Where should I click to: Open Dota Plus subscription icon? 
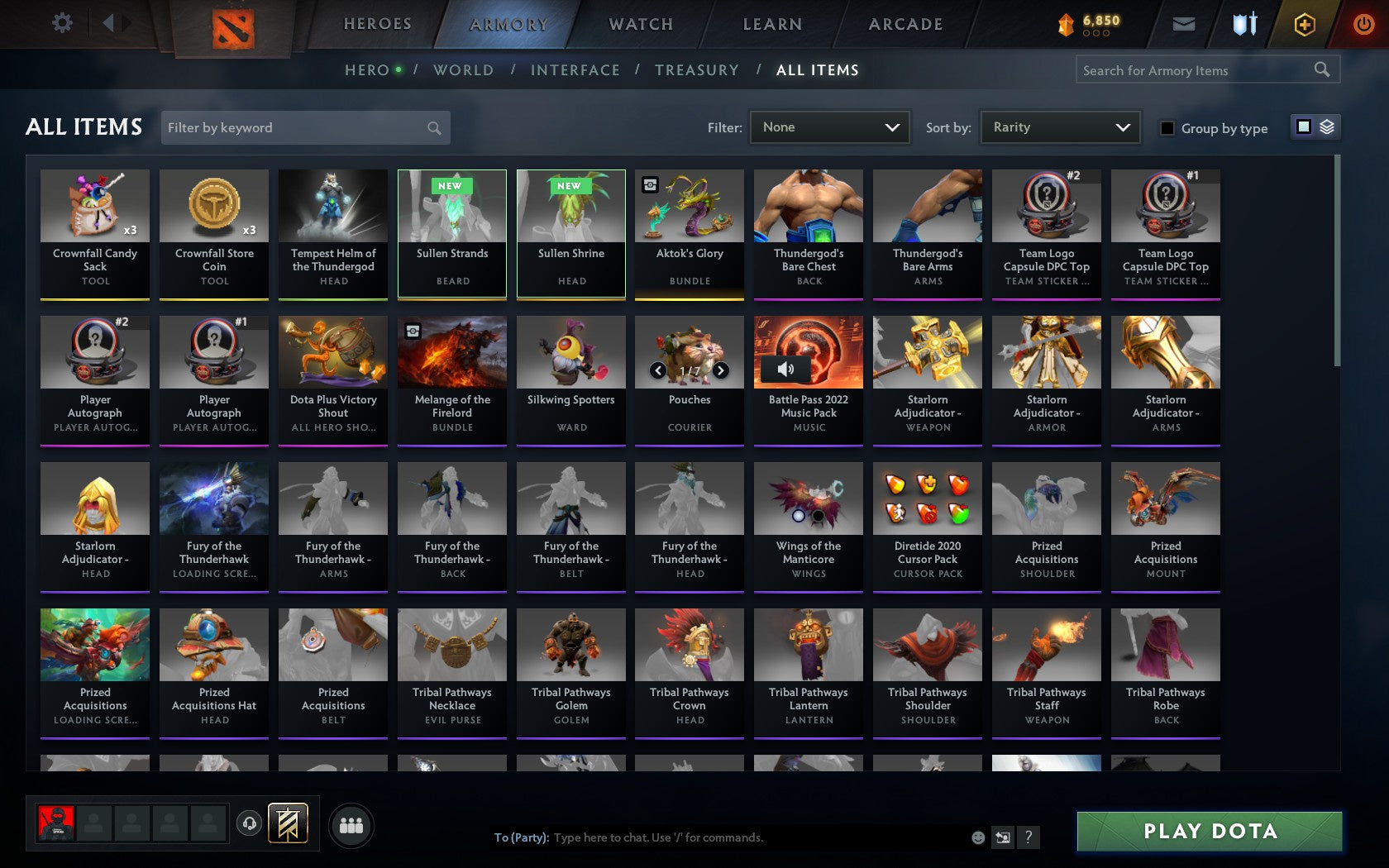[x=1305, y=23]
